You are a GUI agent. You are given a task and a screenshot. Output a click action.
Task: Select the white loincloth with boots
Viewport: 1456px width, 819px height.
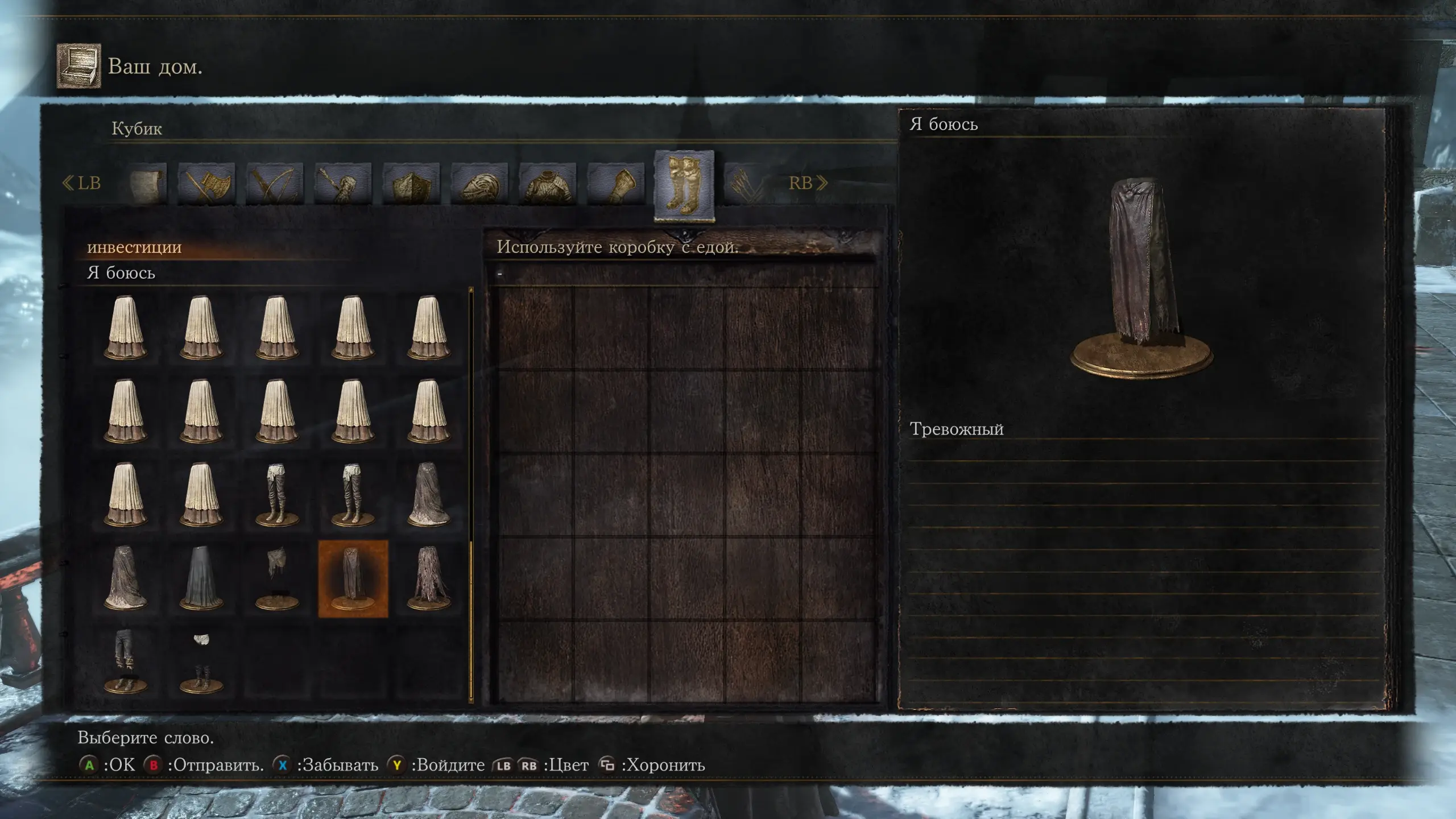click(x=201, y=661)
